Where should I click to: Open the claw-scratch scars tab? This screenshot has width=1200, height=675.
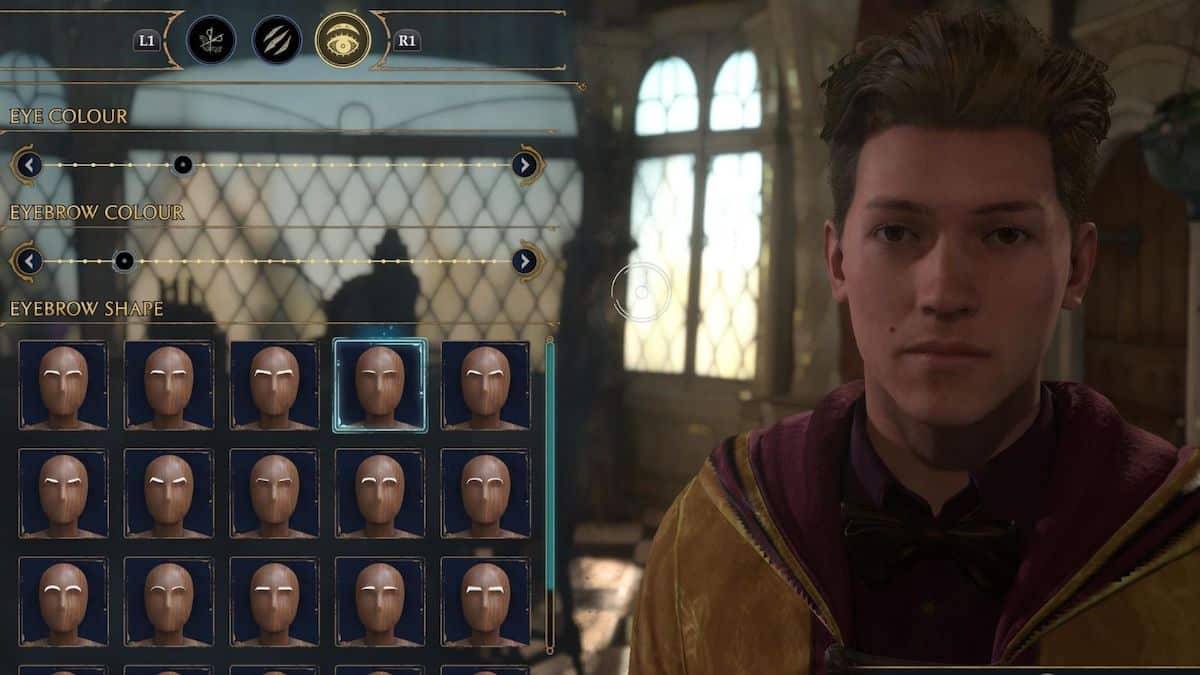coord(277,40)
